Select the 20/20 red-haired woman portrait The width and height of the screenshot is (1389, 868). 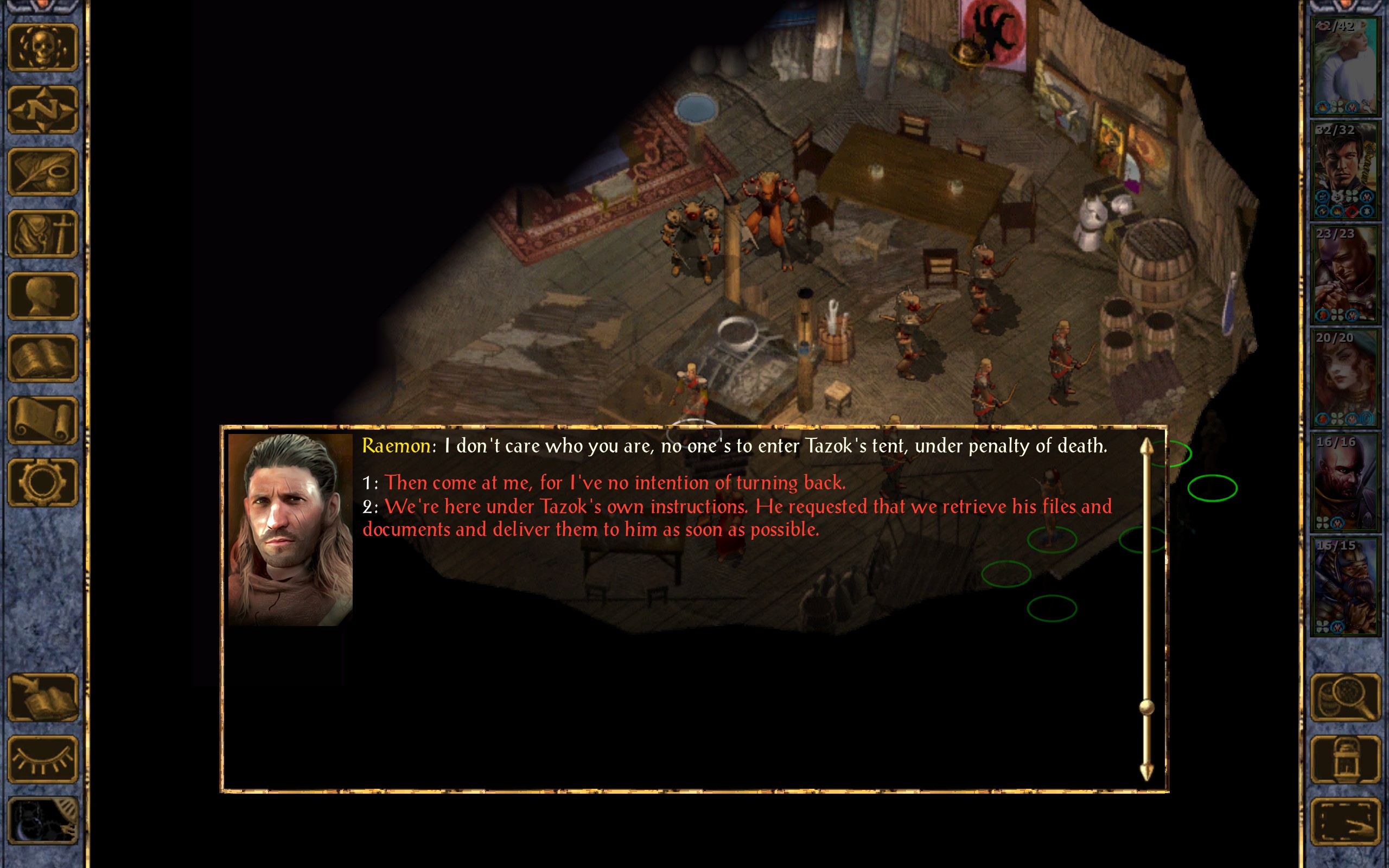pos(1345,378)
